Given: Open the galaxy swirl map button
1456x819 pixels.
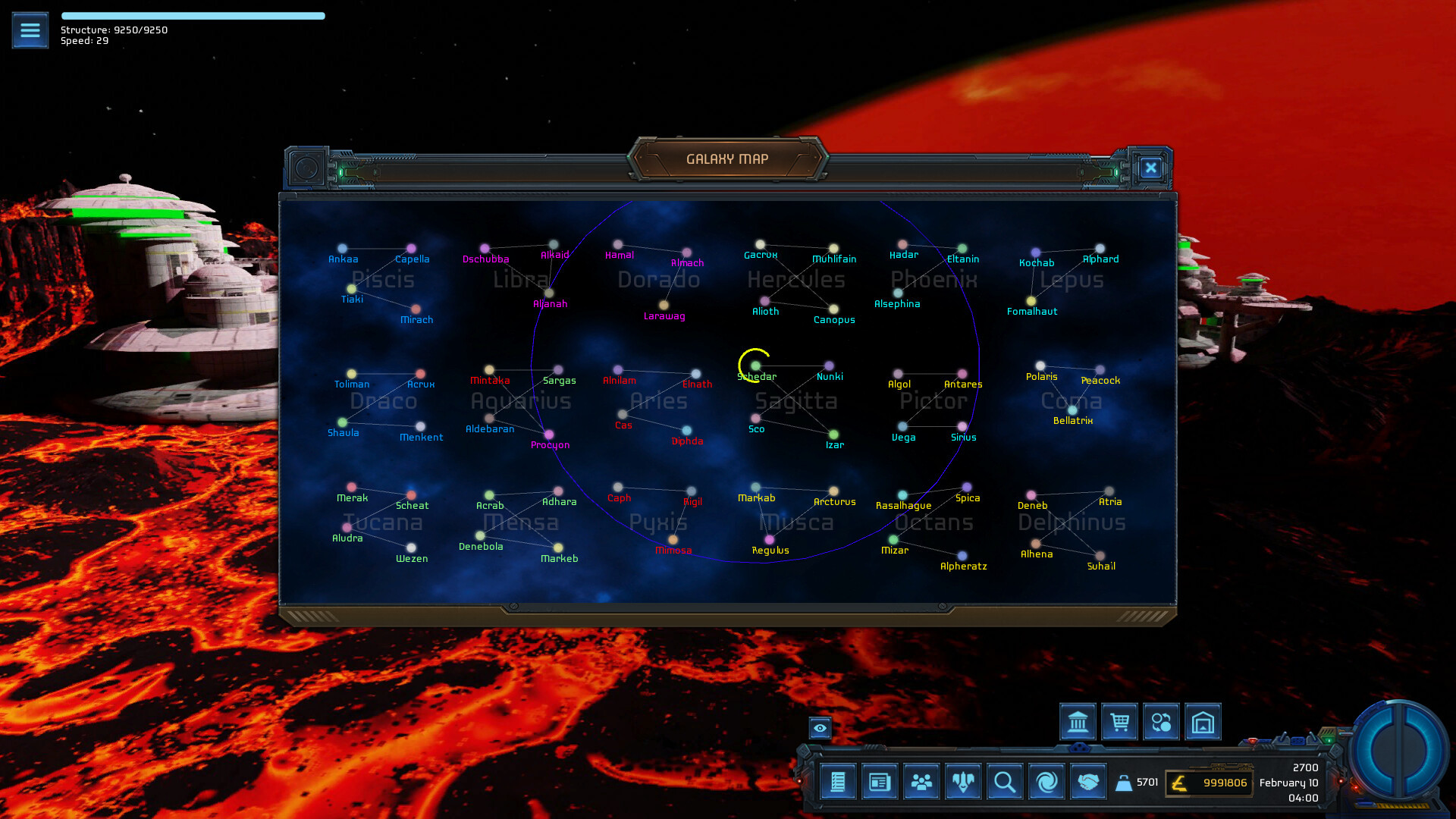Looking at the screenshot, I should click(x=1046, y=782).
